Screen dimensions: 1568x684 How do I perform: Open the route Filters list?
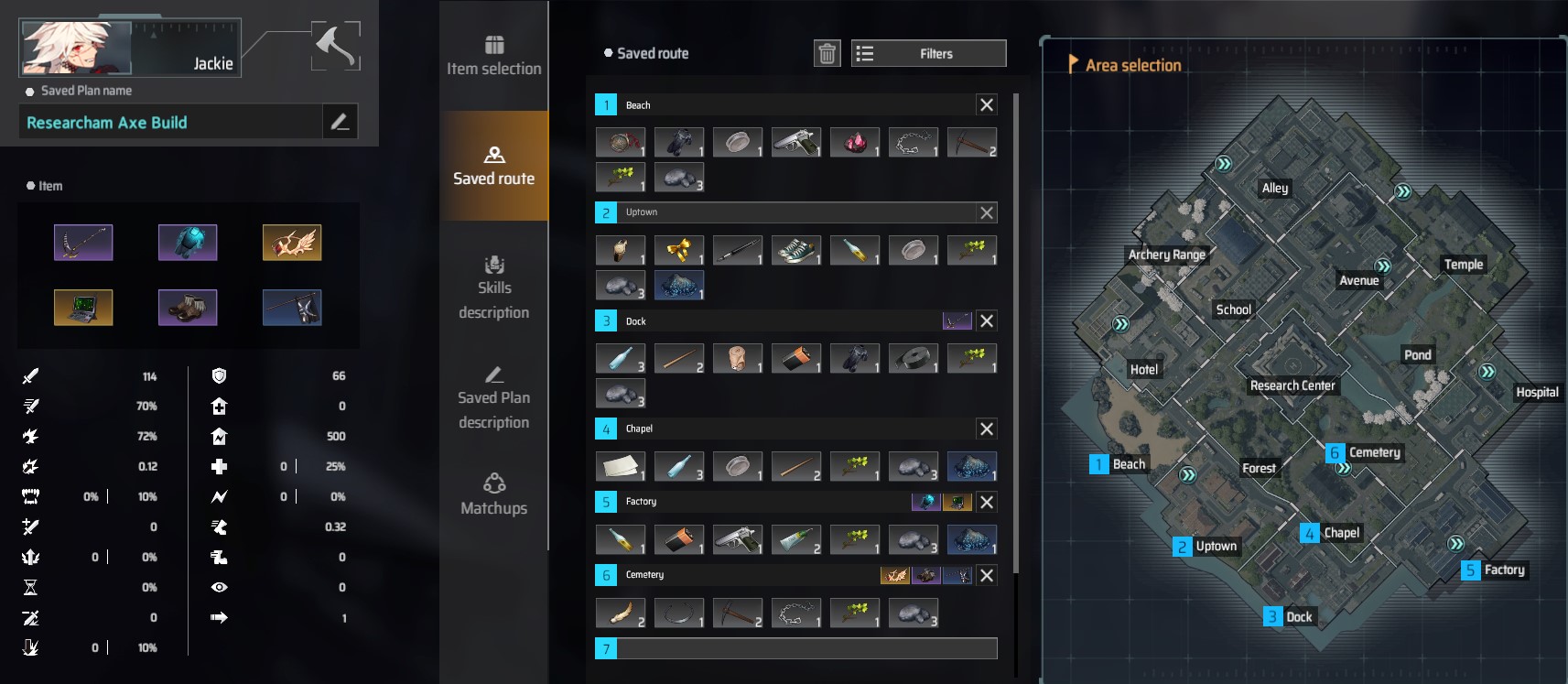(x=928, y=54)
